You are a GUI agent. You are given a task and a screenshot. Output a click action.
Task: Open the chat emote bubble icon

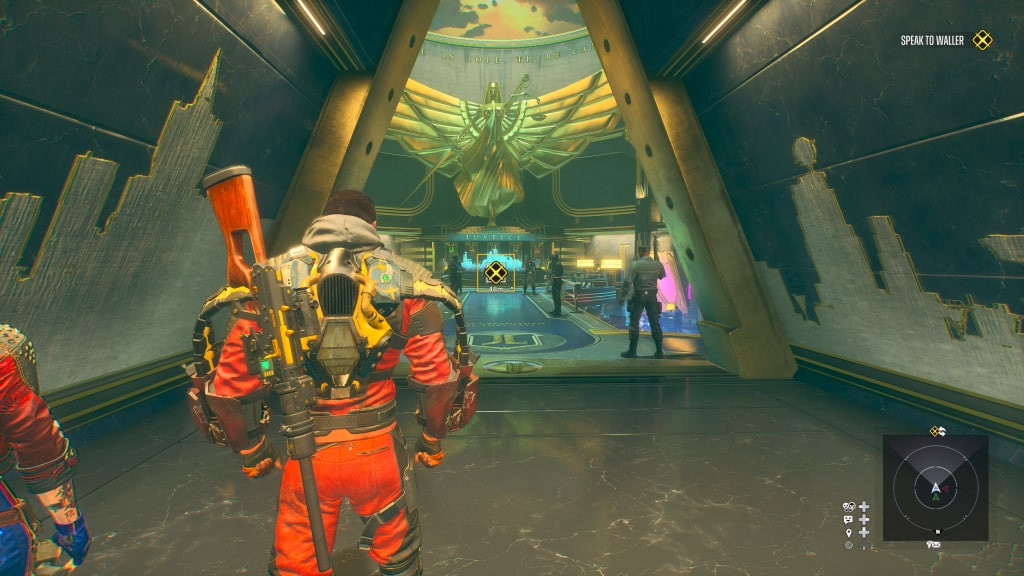point(849,520)
